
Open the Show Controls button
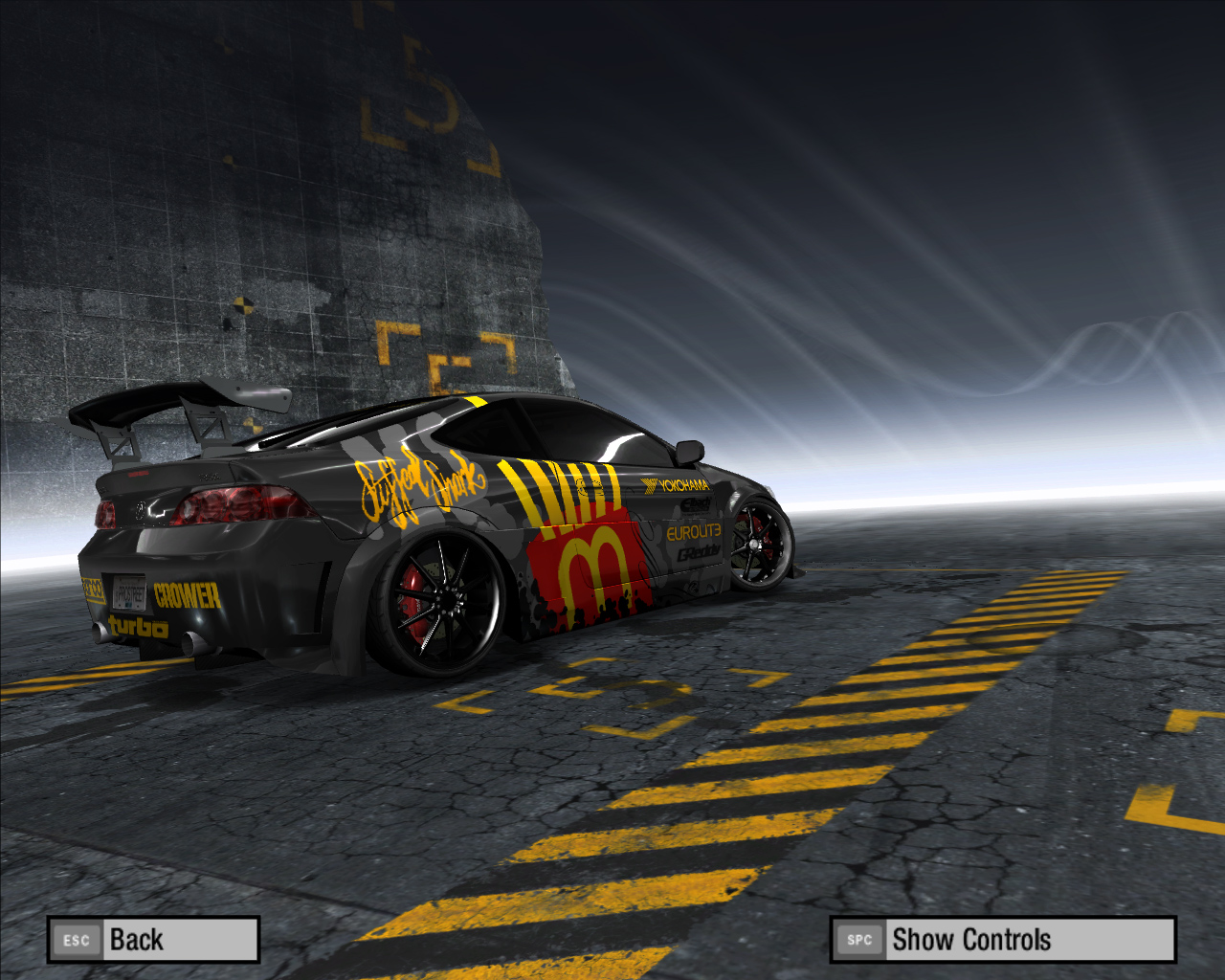(1002, 940)
